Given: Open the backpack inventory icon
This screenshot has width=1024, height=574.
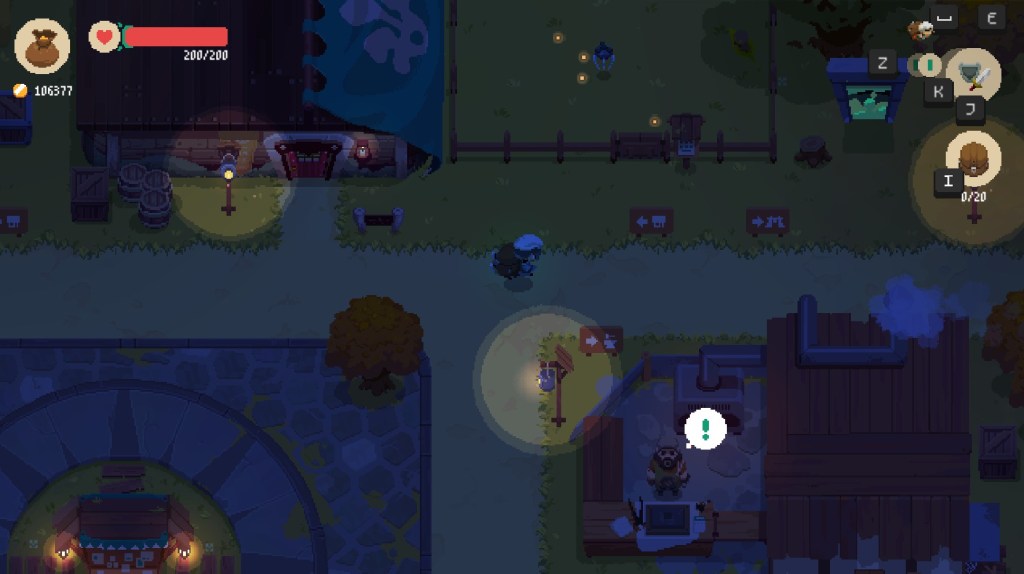Looking at the screenshot, I should point(972,159).
